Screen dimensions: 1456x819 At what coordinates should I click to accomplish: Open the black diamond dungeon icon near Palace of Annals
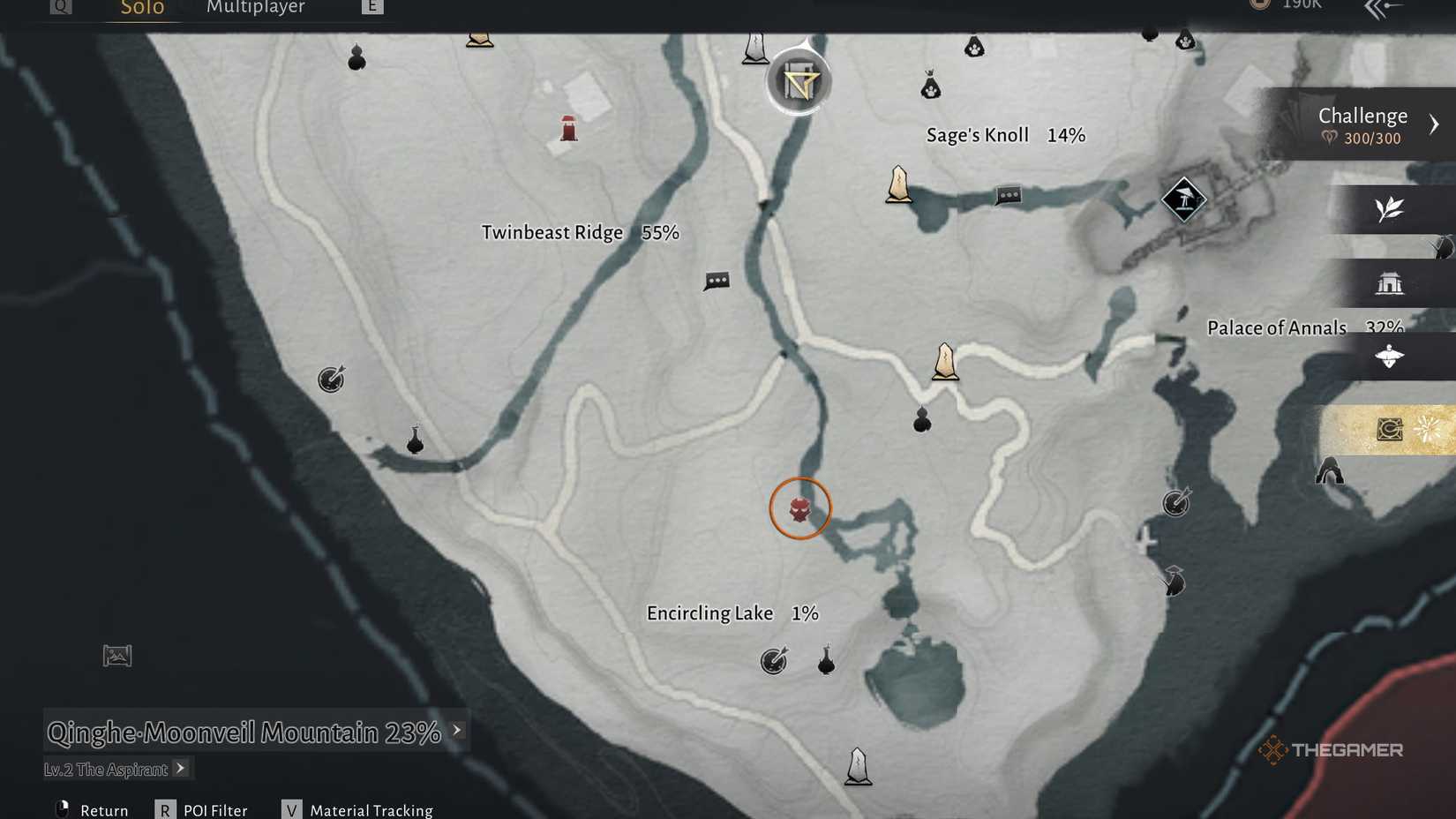[1182, 199]
